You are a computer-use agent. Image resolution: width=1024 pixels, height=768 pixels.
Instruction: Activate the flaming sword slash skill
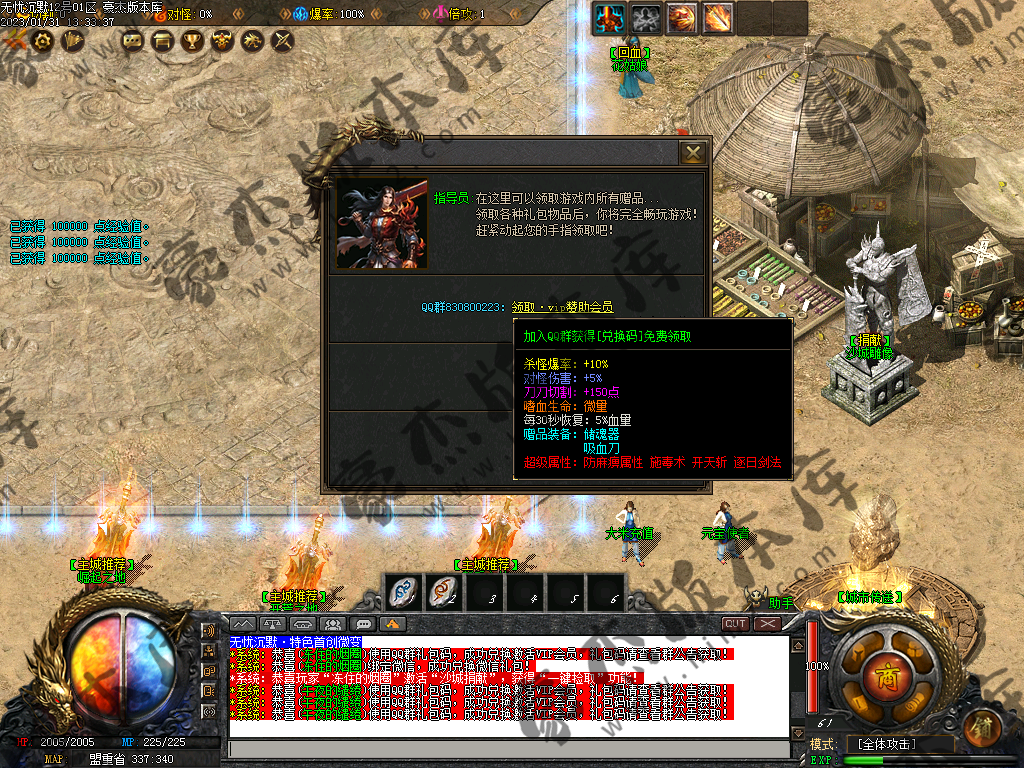pos(717,17)
